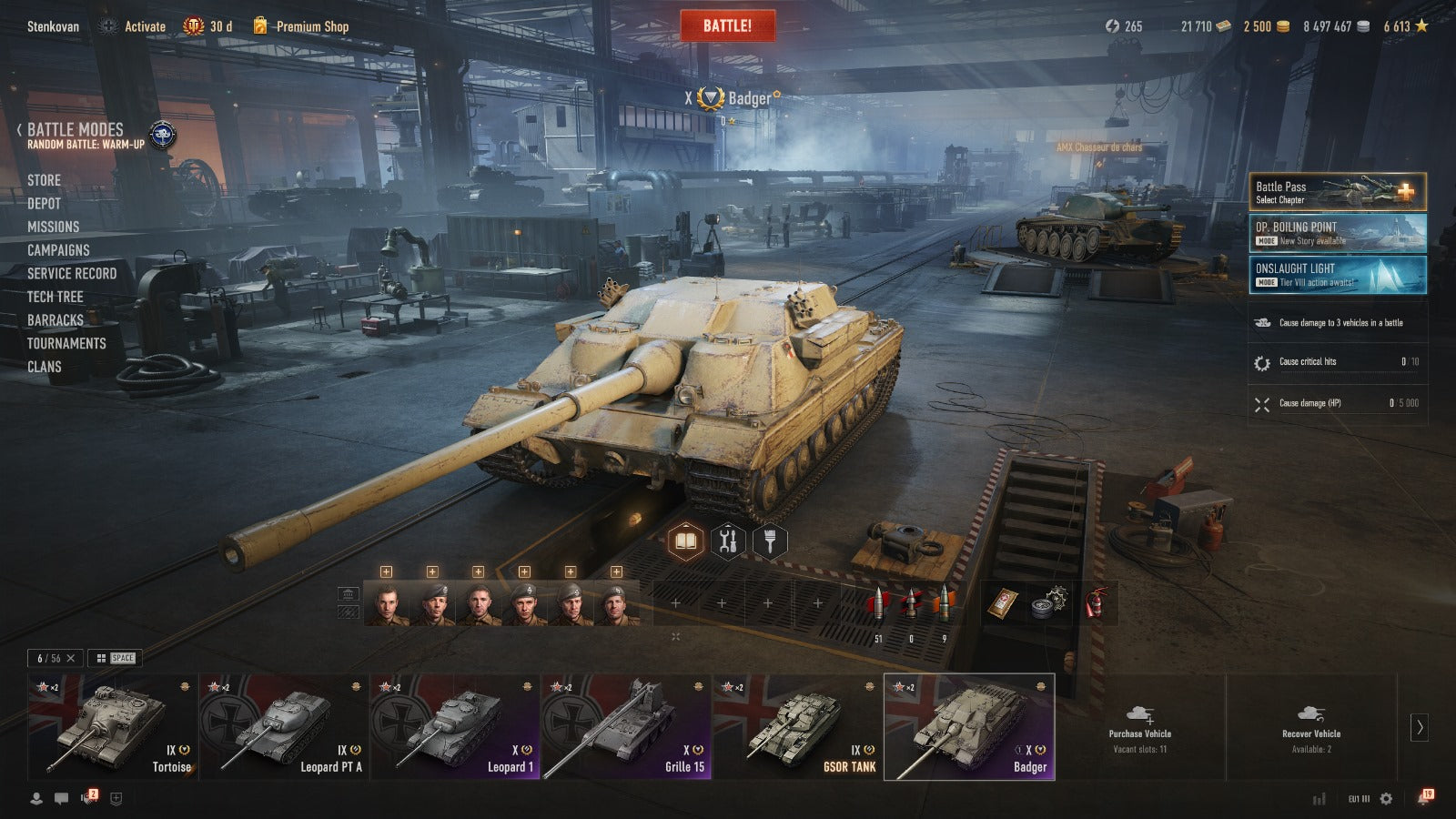The width and height of the screenshot is (1456, 819).
Task: Choose the Leopard 1 vehicle tile
Action: pyautogui.click(x=455, y=726)
